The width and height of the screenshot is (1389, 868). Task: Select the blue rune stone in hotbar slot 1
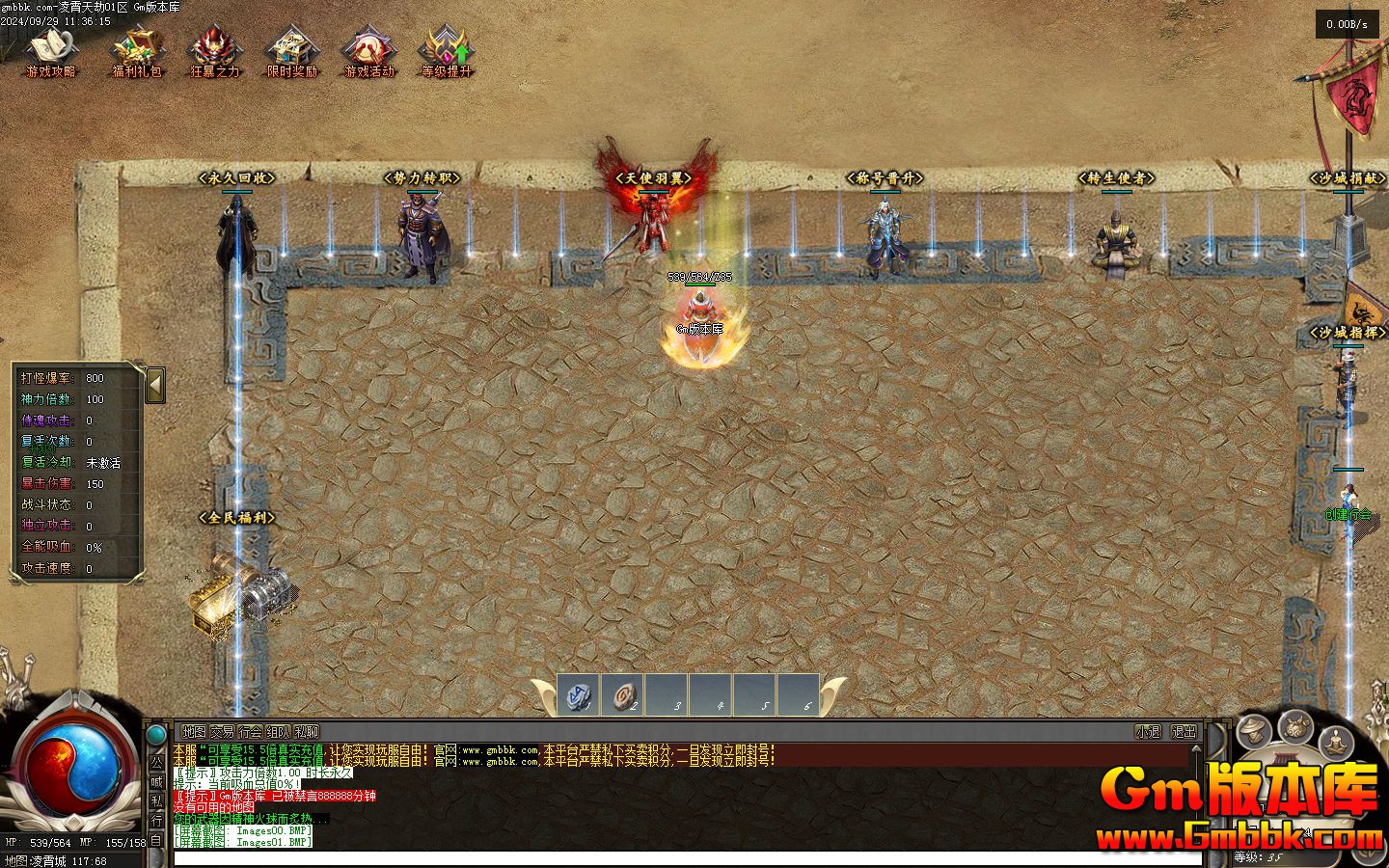pyautogui.click(x=579, y=695)
